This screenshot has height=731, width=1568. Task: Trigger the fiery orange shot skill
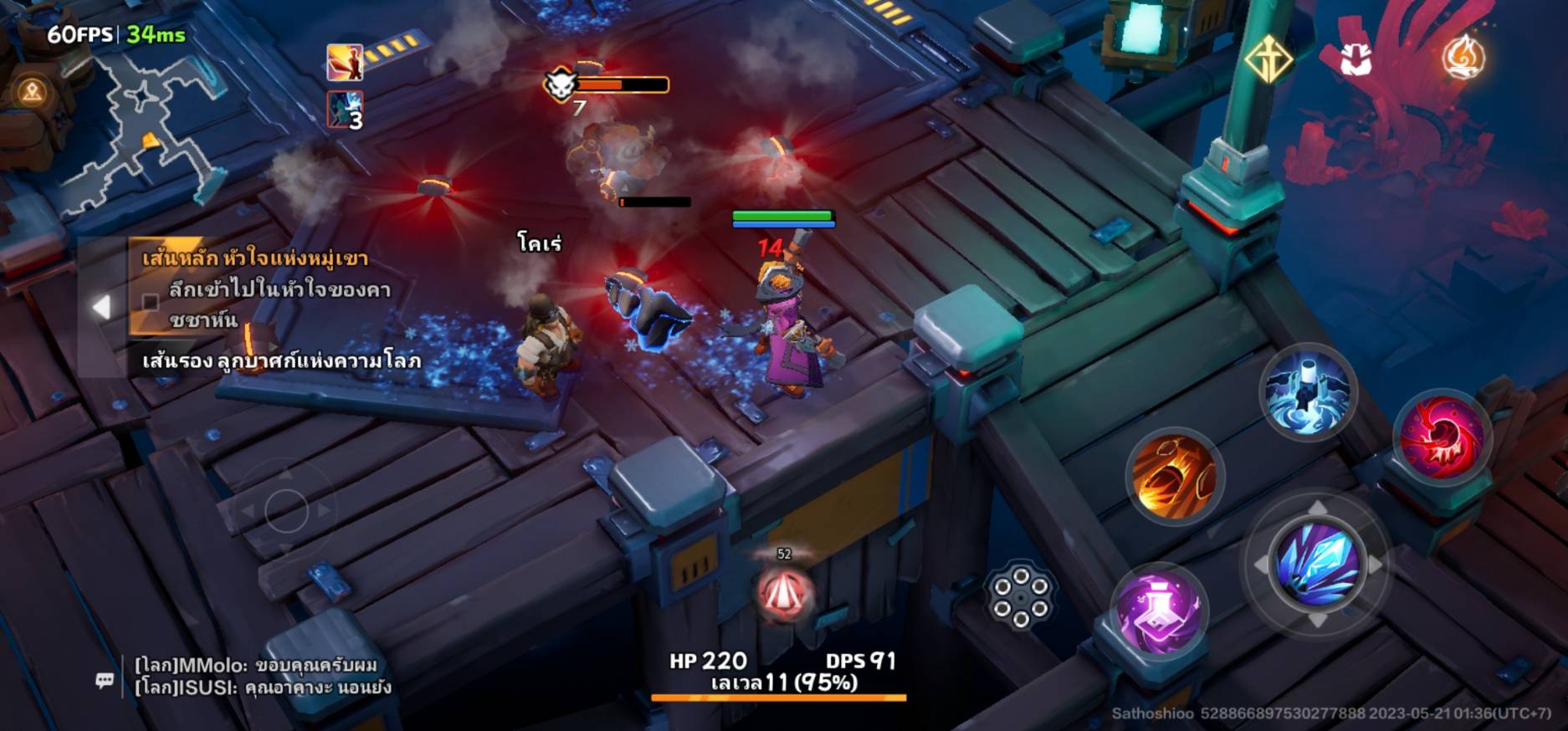coord(1173,476)
